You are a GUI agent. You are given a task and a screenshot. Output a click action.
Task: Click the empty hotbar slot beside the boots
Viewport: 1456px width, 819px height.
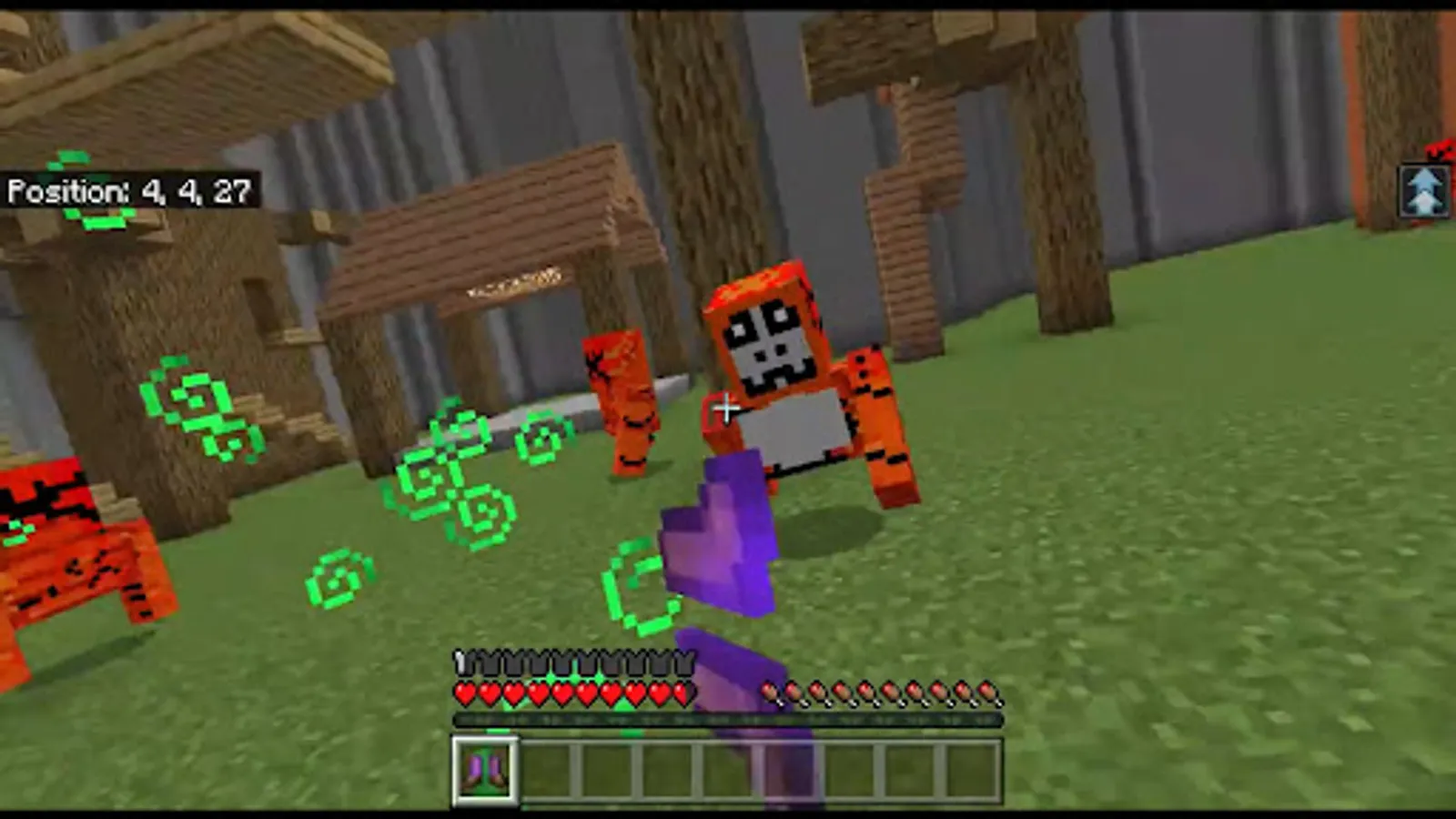tap(548, 769)
